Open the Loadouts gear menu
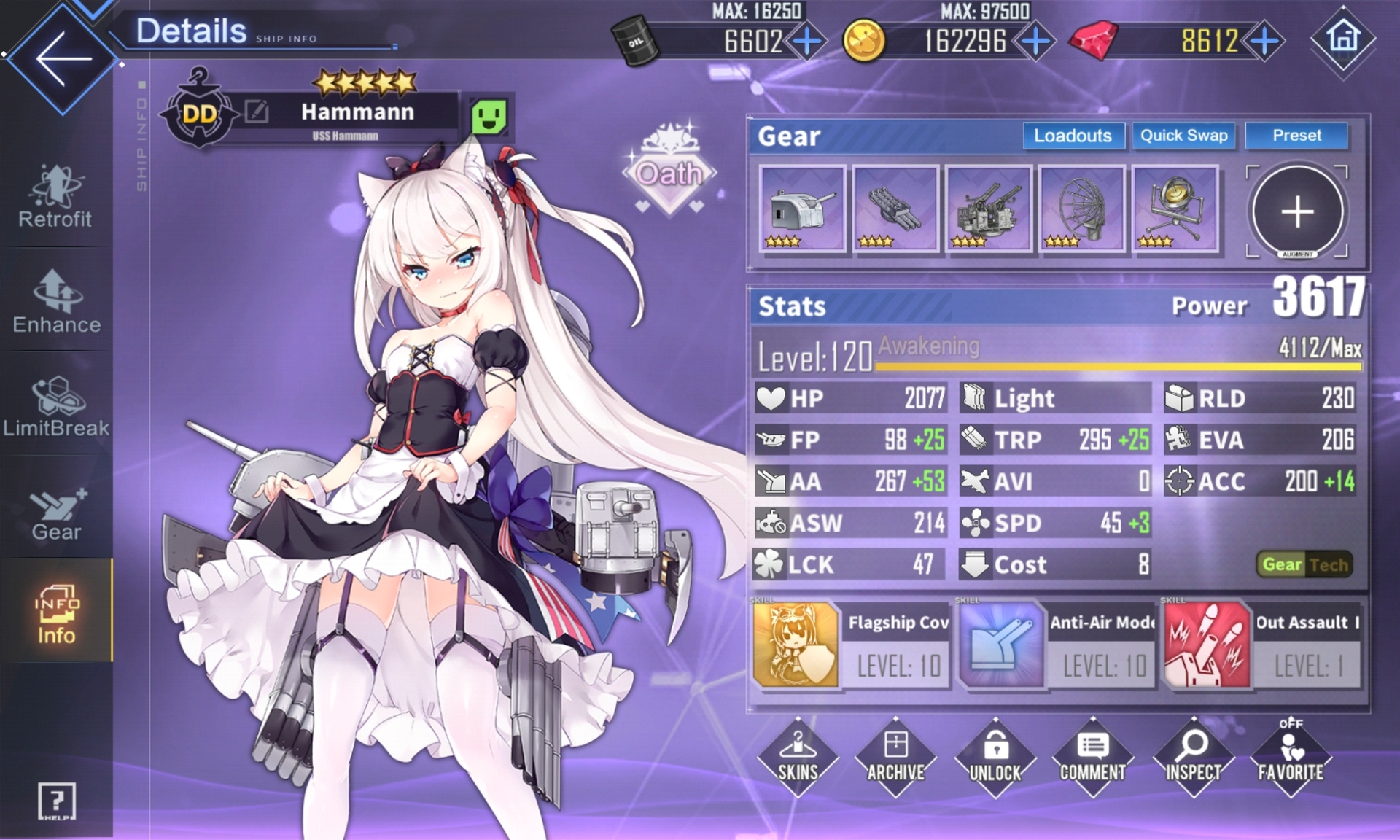This screenshot has height=840, width=1400. [1073, 136]
